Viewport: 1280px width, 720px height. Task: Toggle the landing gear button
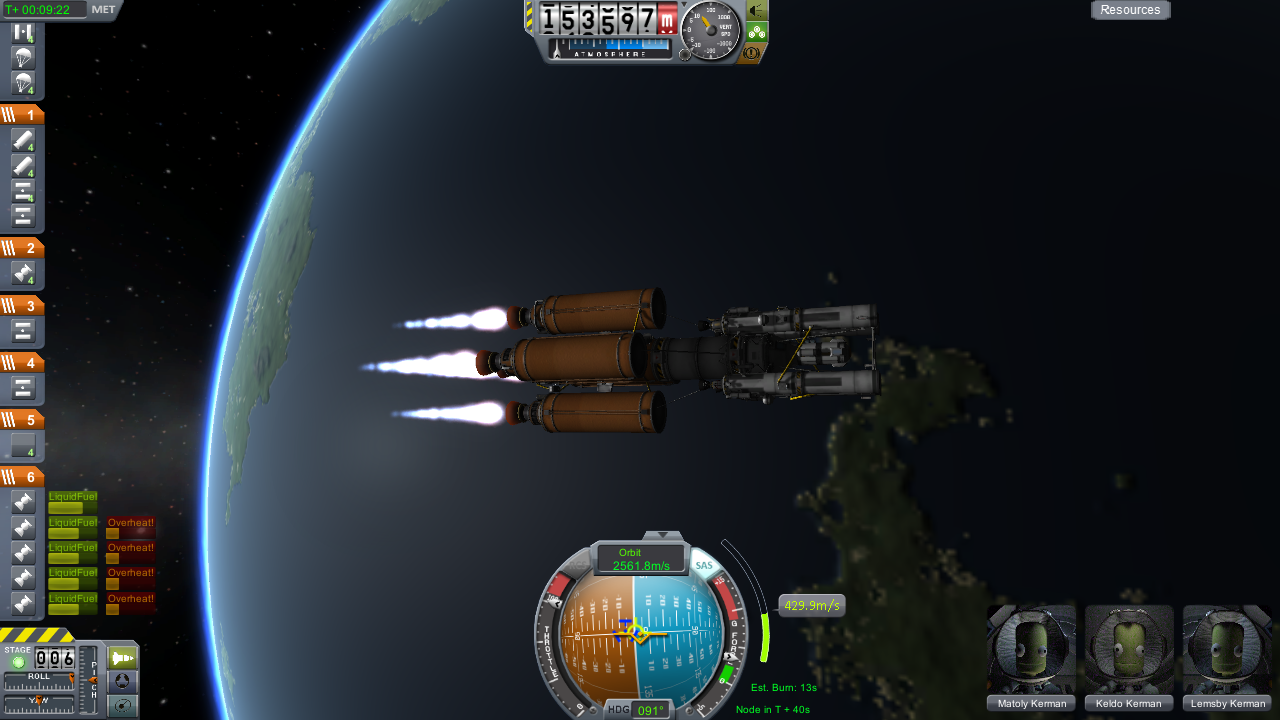757,31
